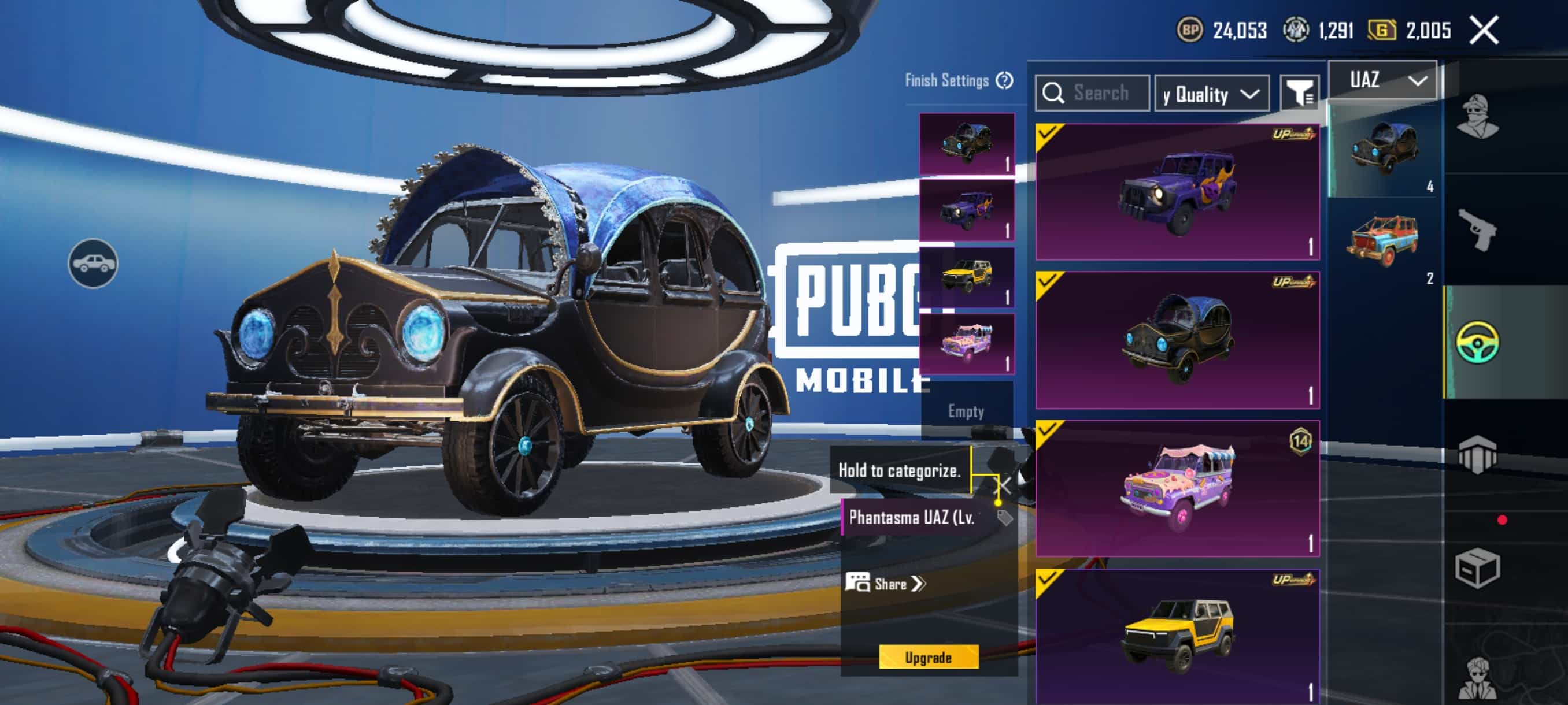Open the filter funnel options
Viewport: 1568px width, 705px height.
(1299, 93)
